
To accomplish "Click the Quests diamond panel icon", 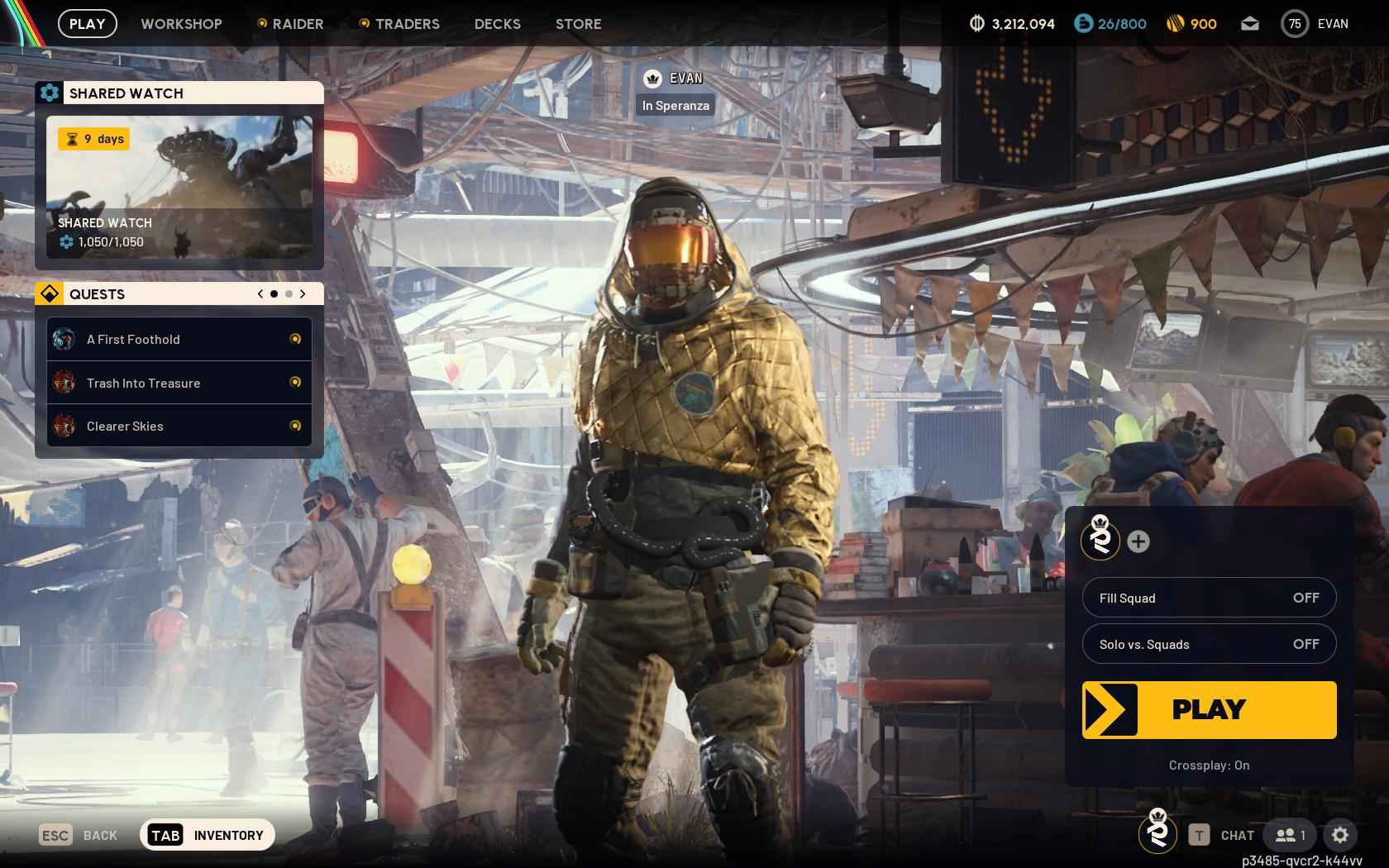I will coord(50,293).
